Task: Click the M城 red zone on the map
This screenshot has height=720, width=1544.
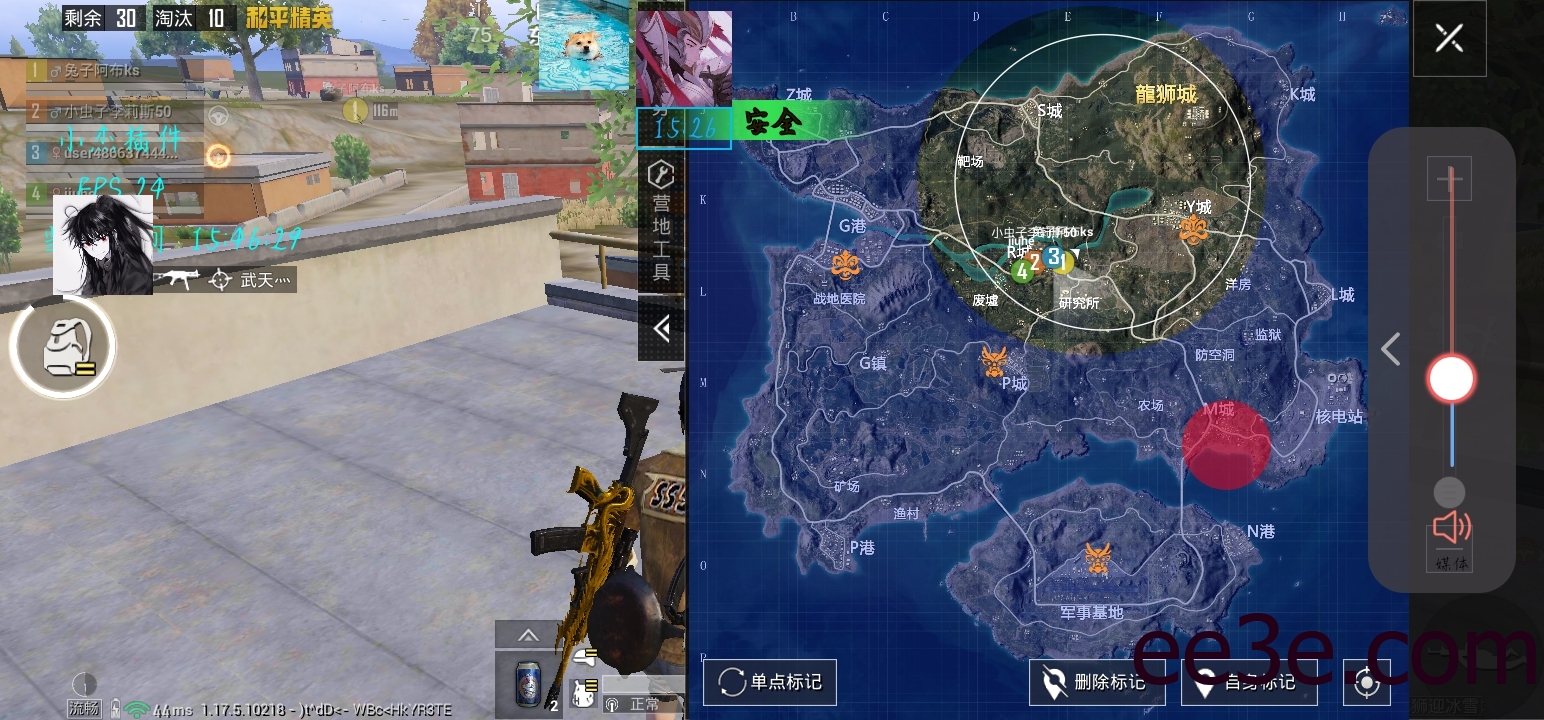Action: [1226, 446]
